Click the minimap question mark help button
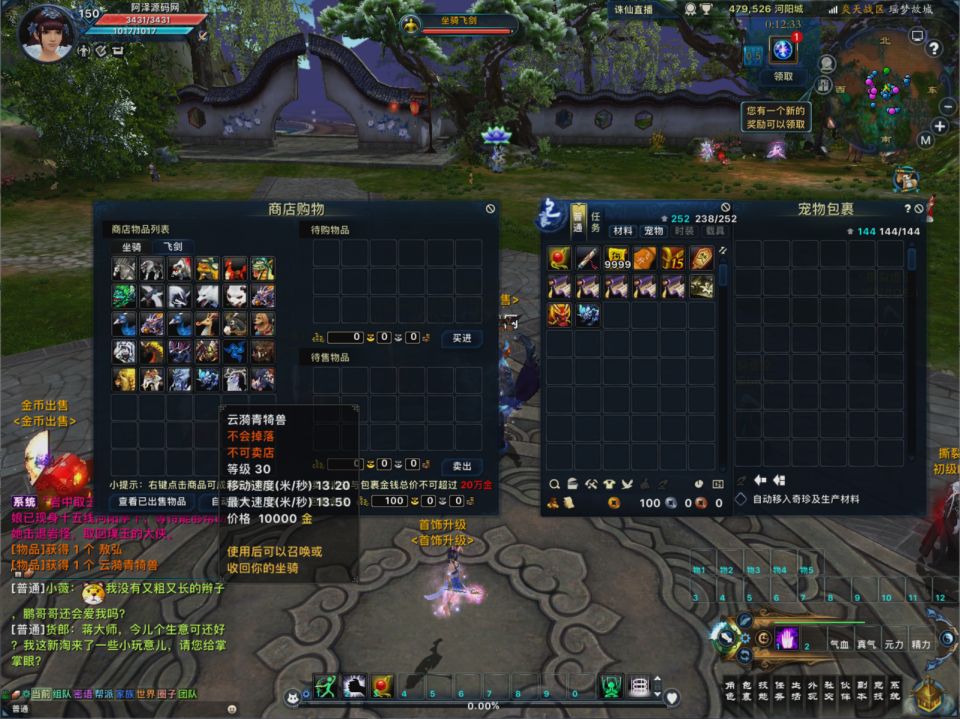 933,47
